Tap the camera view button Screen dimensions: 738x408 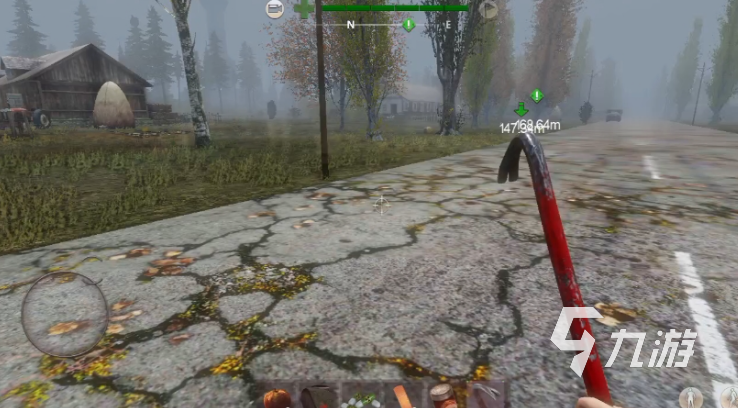click(275, 9)
